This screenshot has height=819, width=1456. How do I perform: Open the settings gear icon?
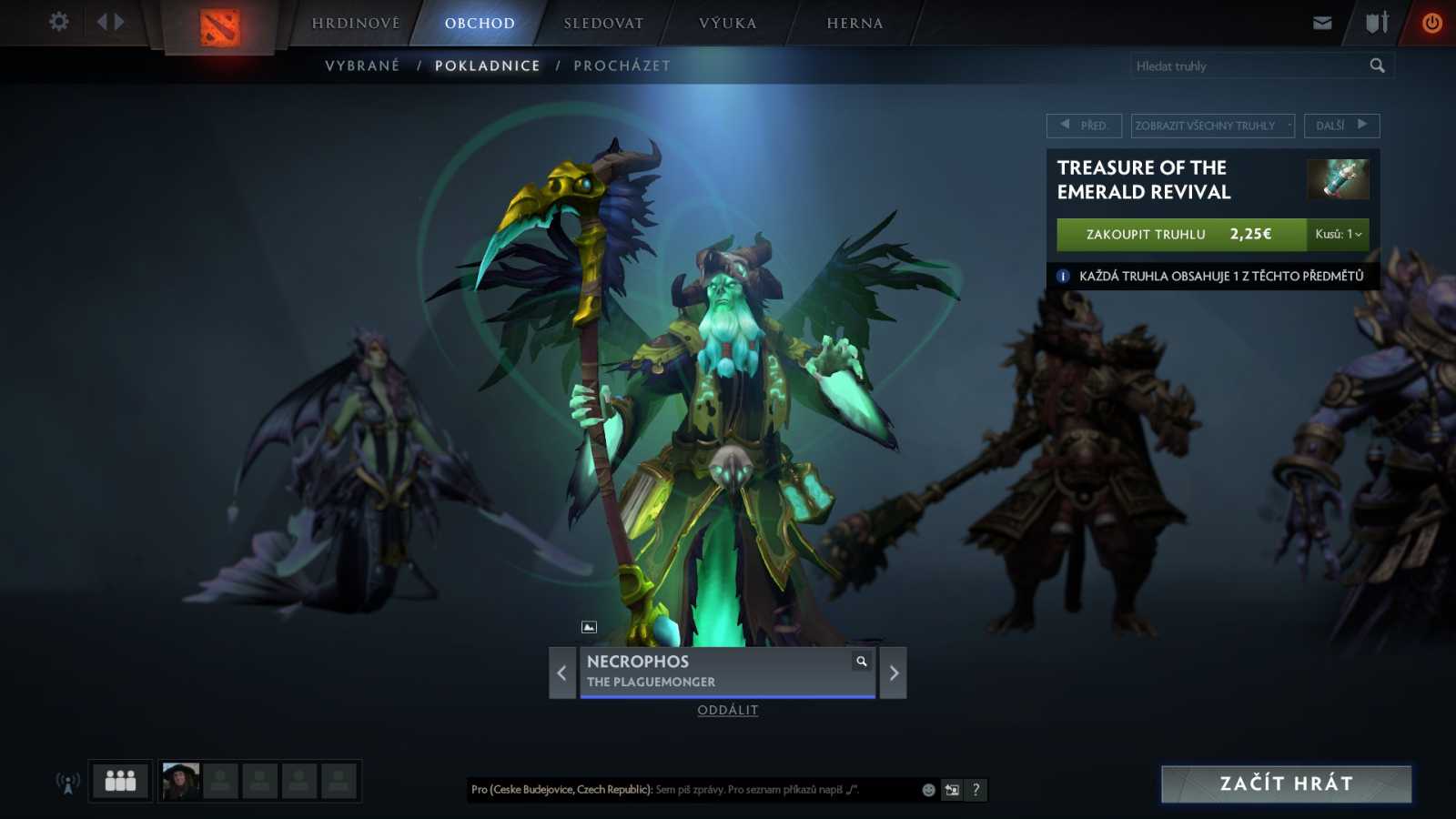pyautogui.click(x=58, y=22)
